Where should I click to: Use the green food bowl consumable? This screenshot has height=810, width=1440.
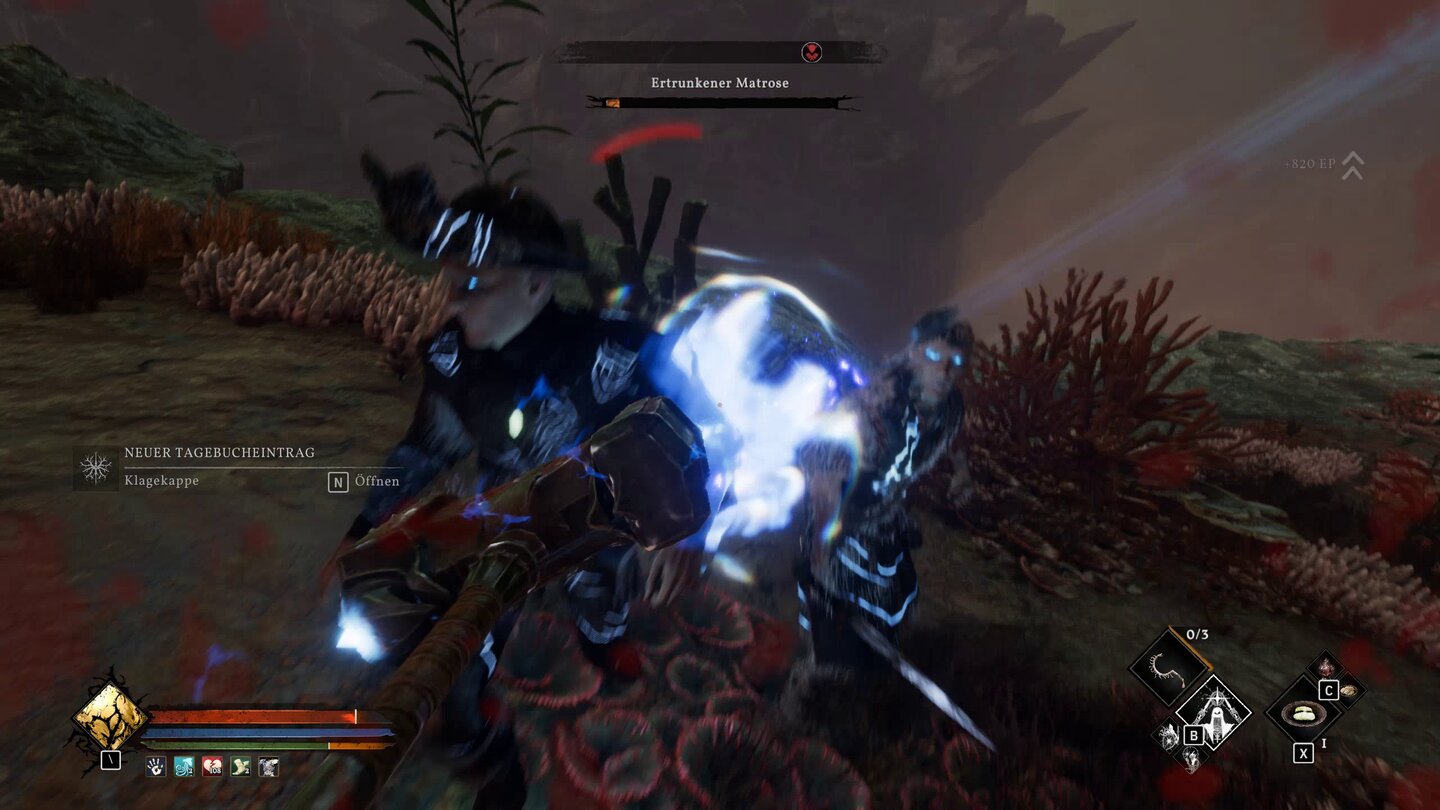1303,713
